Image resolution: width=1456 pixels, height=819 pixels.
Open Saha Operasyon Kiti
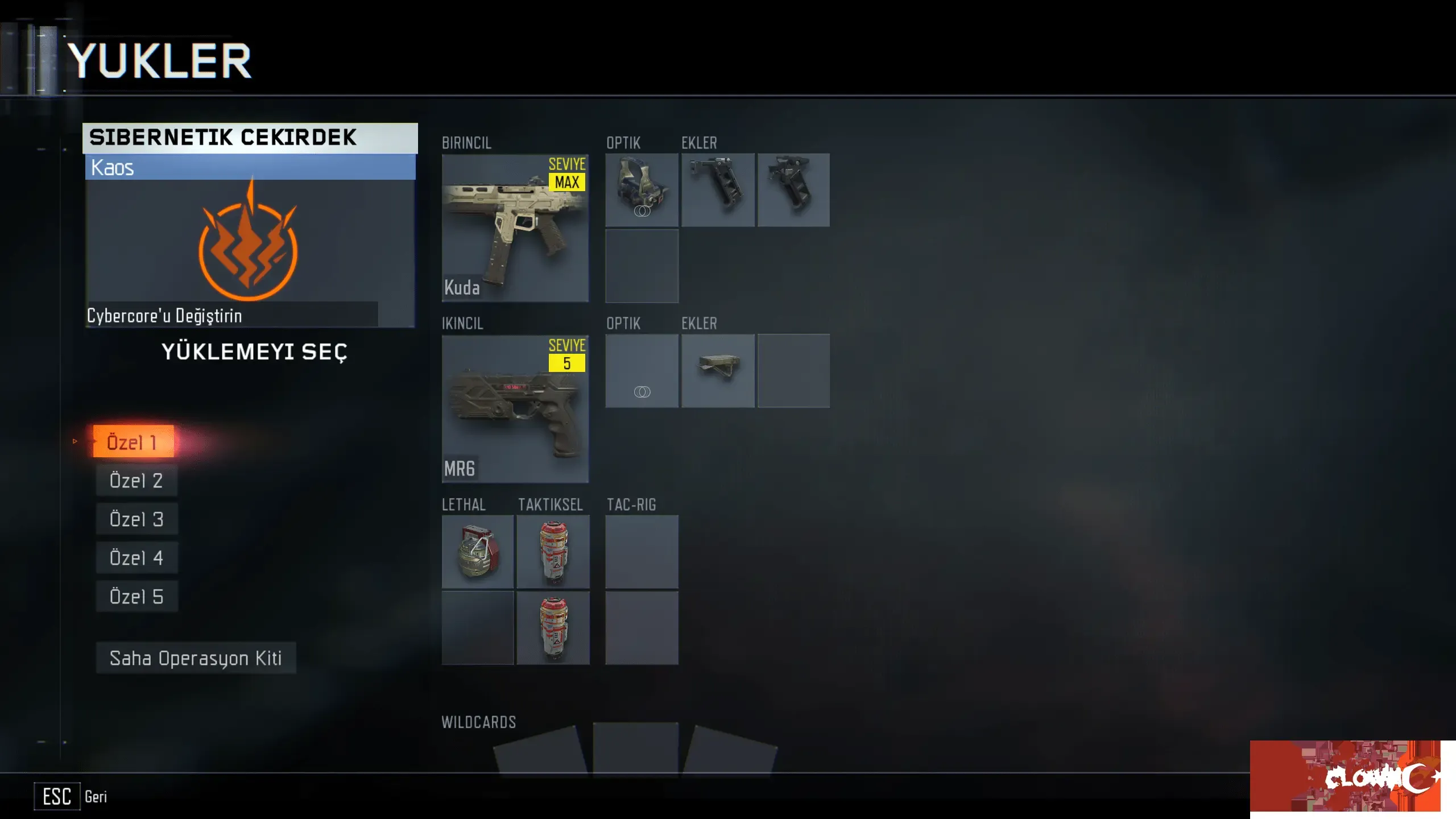tap(196, 658)
